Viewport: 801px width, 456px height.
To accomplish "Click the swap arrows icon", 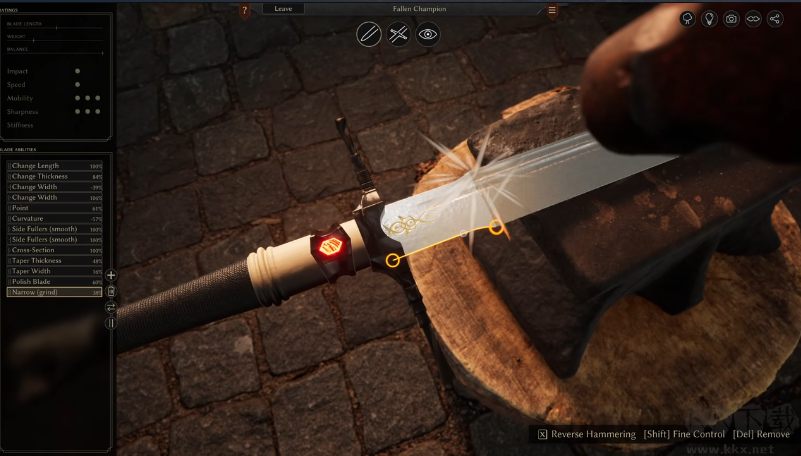I will pos(111,307).
